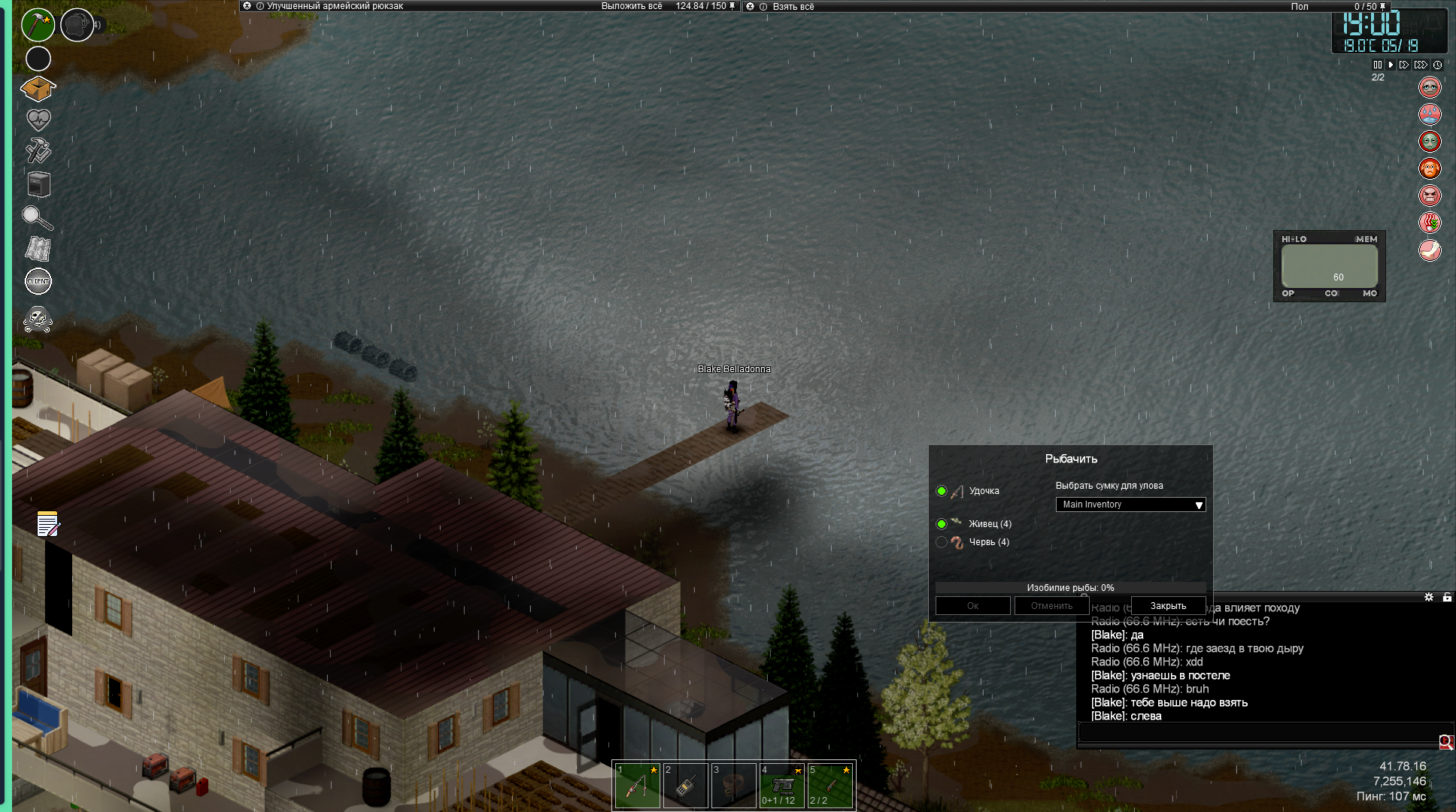The image size is (1456, 812).
Task: Choose Червь as fishing bait
Action: coord(942,542)
